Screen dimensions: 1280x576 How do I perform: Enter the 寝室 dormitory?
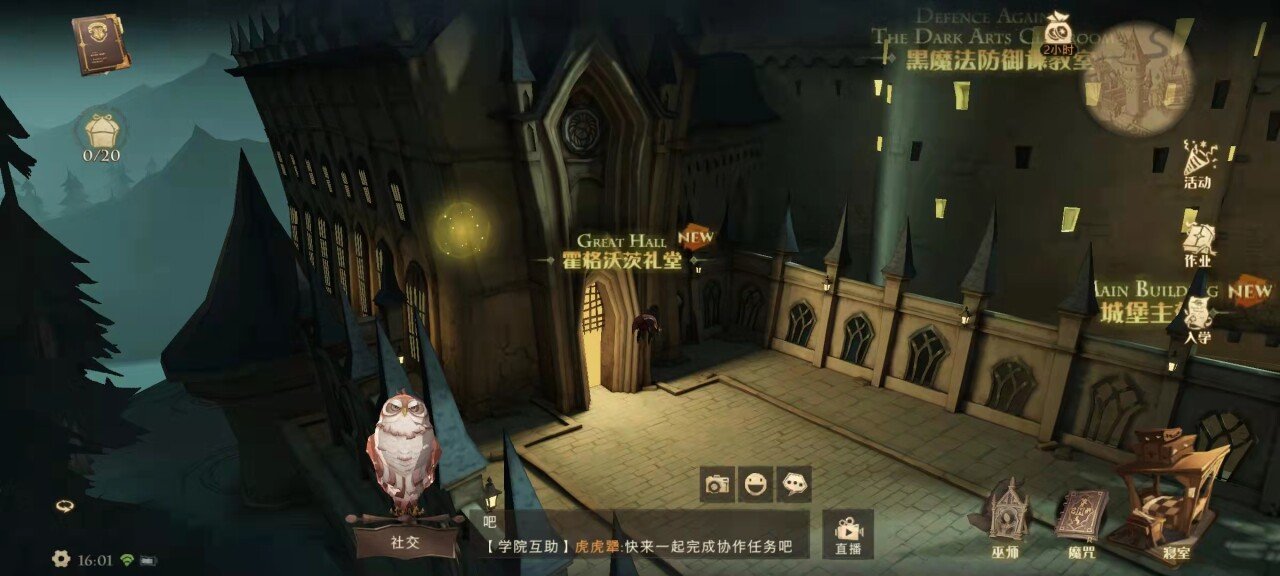tap(1168, 502)
